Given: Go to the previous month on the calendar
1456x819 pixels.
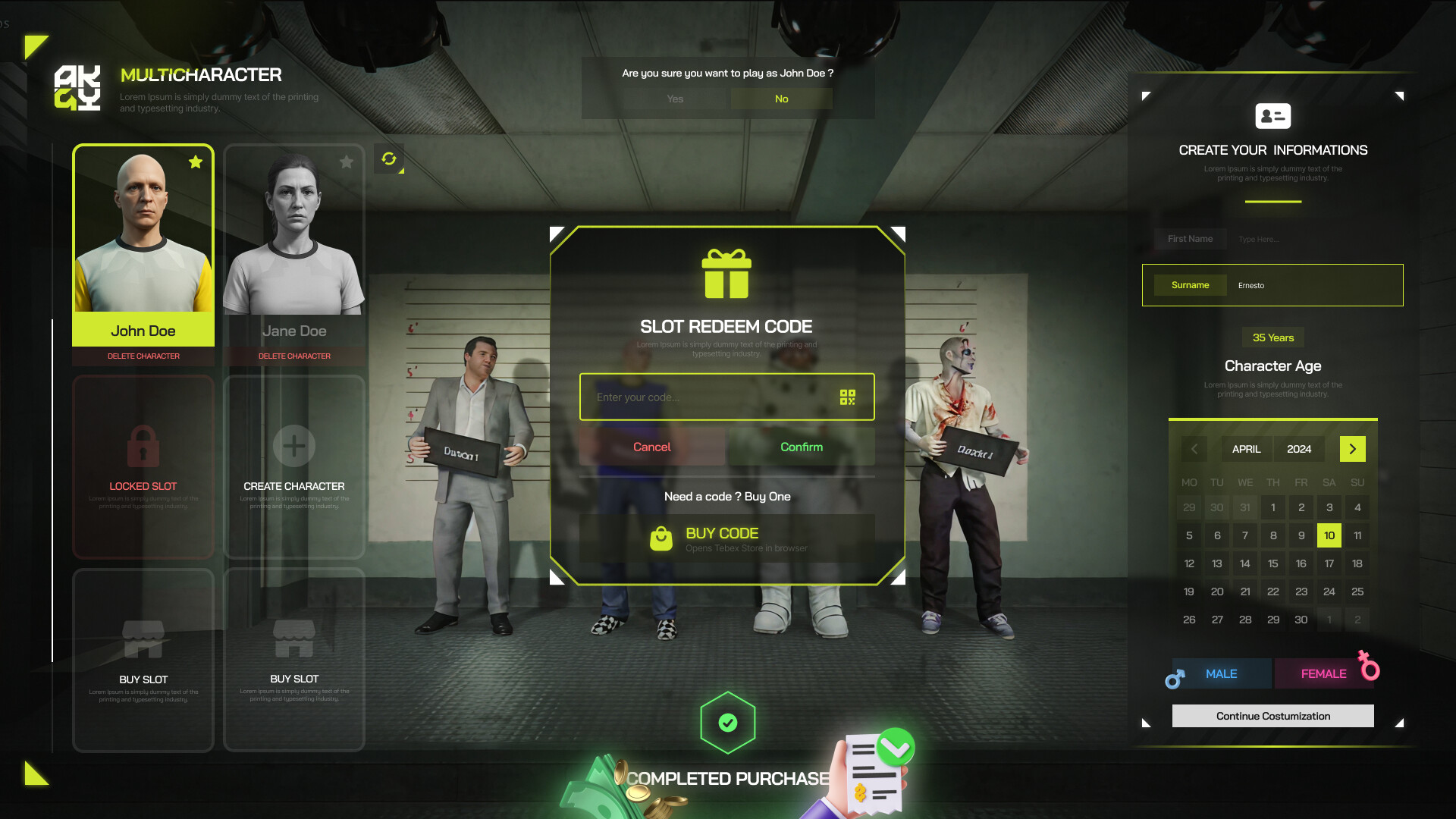Looking at the screenshot, I should pos(1194,449).
